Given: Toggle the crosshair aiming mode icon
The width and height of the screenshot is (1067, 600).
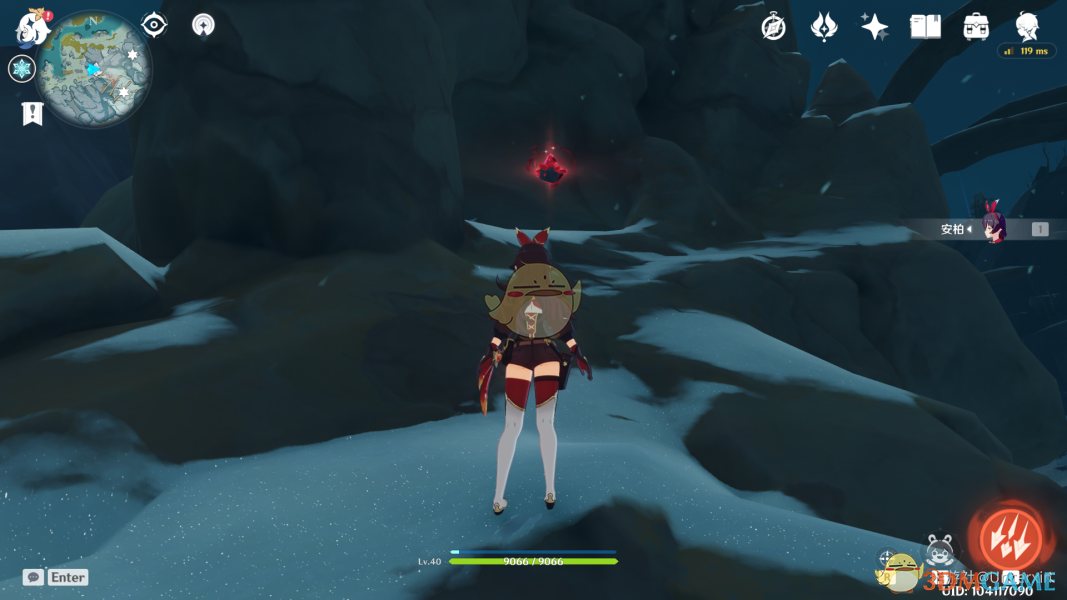Looking at the screenshot, I should point(886,559).
